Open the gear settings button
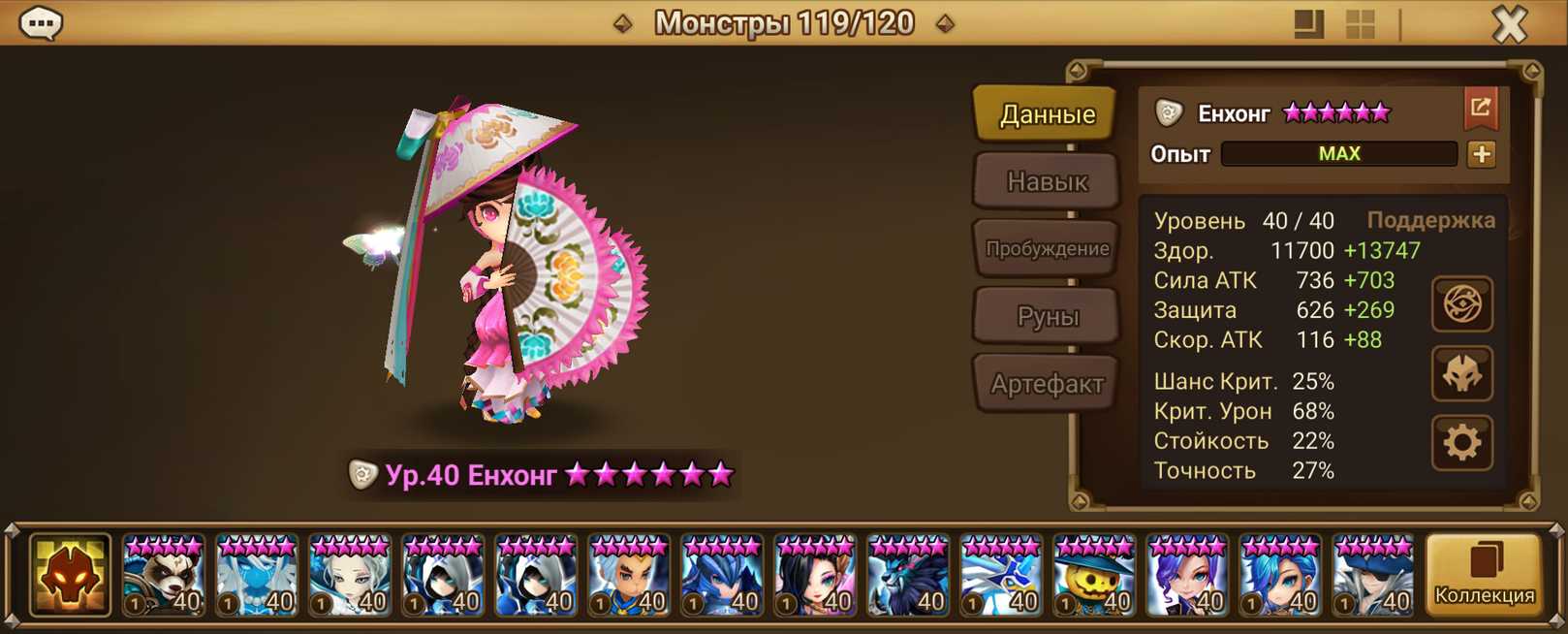The width and height of the screenshot is (1568, 634). 1461,443
